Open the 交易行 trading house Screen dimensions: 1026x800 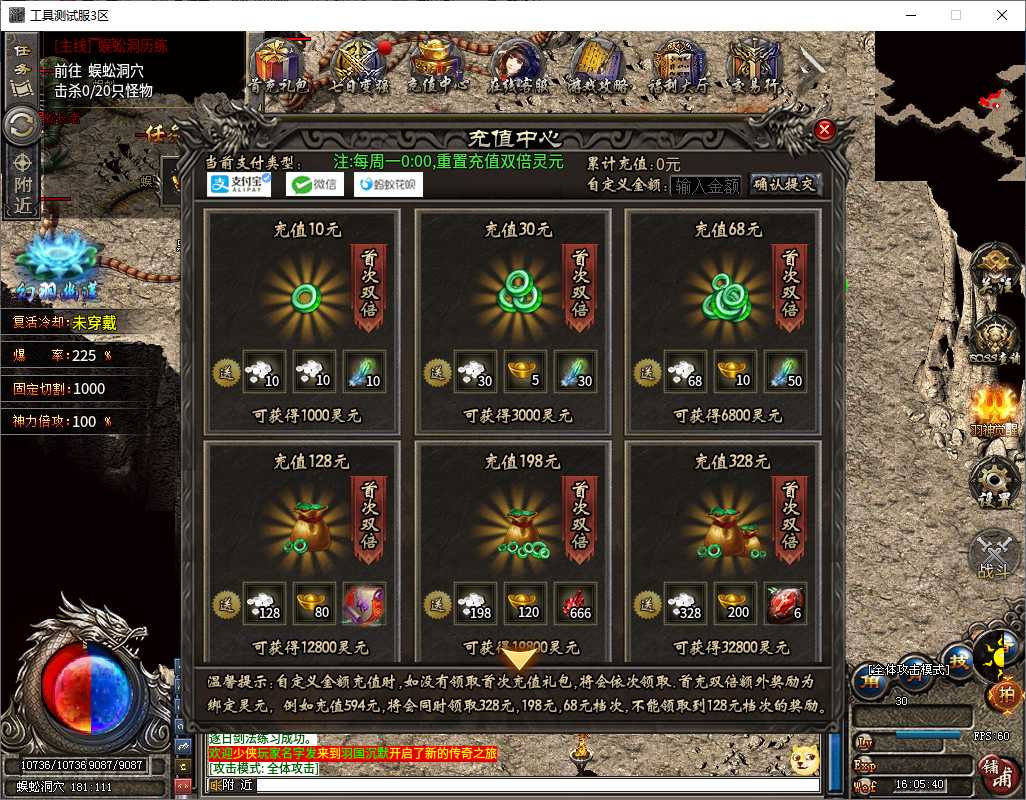pos(752,67)
